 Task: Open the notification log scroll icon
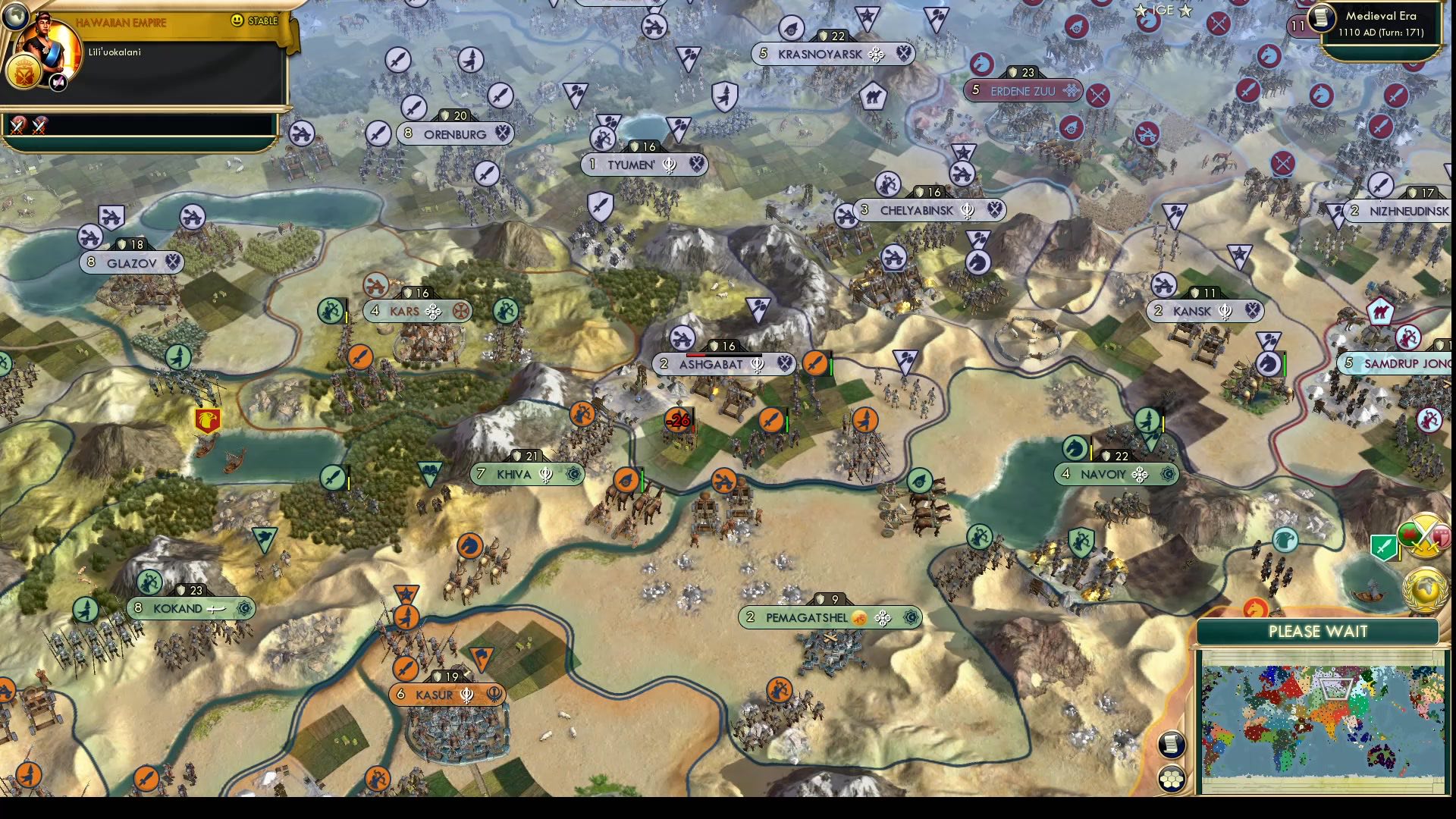click(x=1172, y=745)
